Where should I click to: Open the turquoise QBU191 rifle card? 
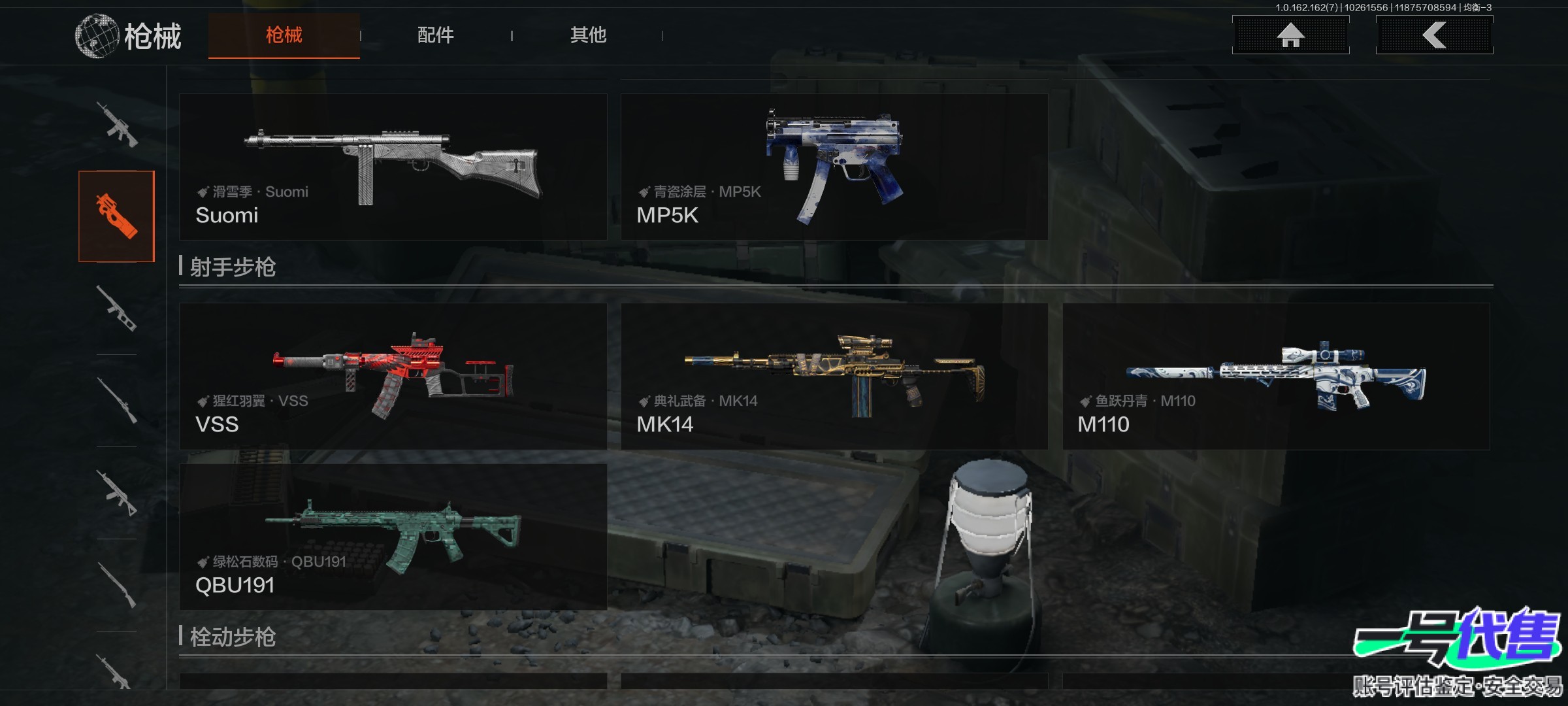pos(393,537)
